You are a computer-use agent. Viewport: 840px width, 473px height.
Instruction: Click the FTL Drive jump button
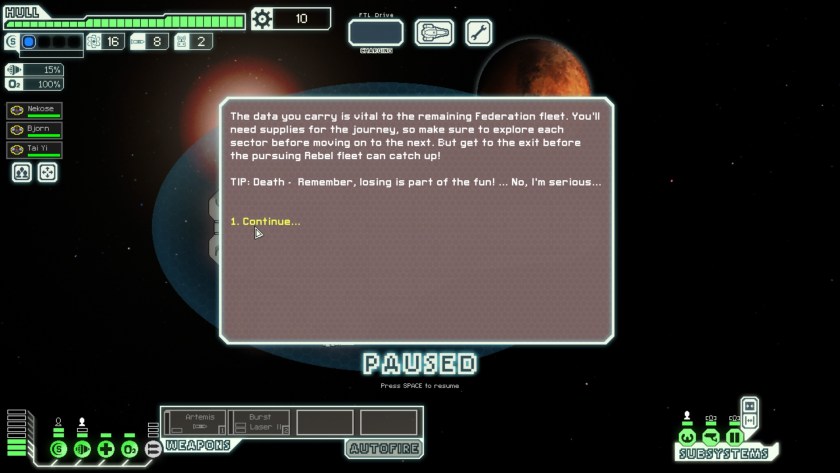[x=376, y=33]
